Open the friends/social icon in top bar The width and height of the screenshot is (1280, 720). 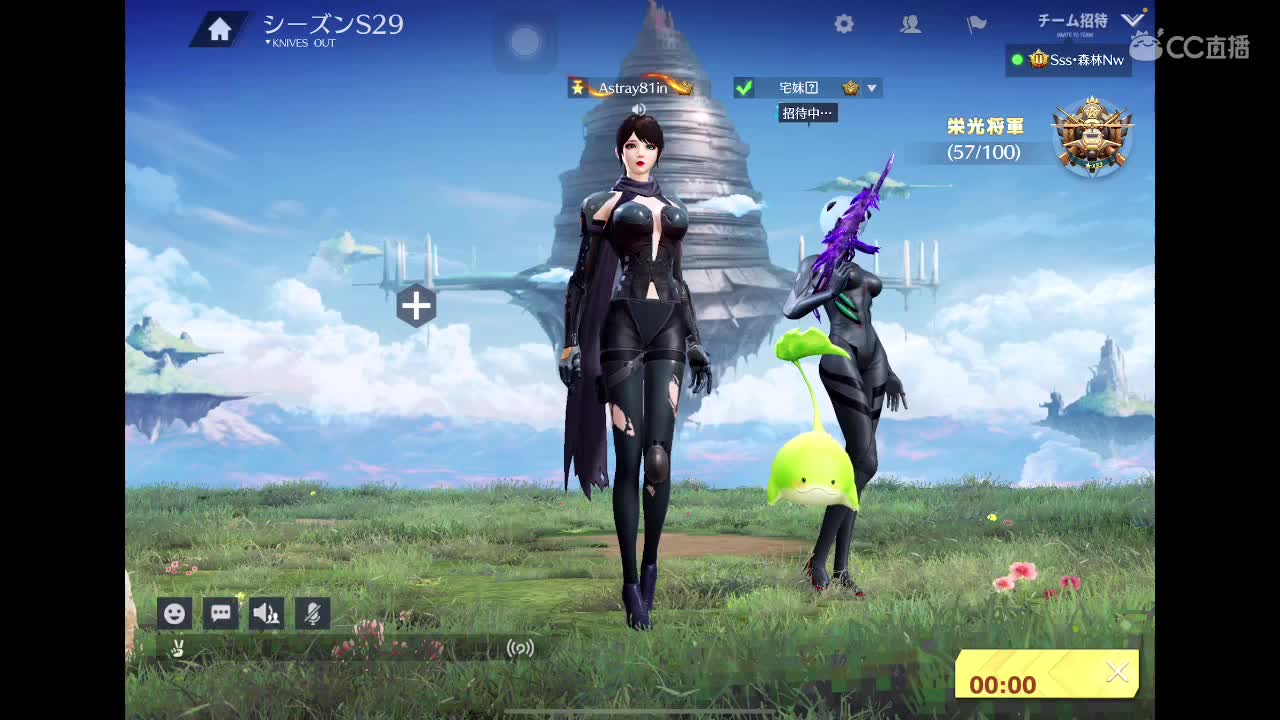point(911,23)
